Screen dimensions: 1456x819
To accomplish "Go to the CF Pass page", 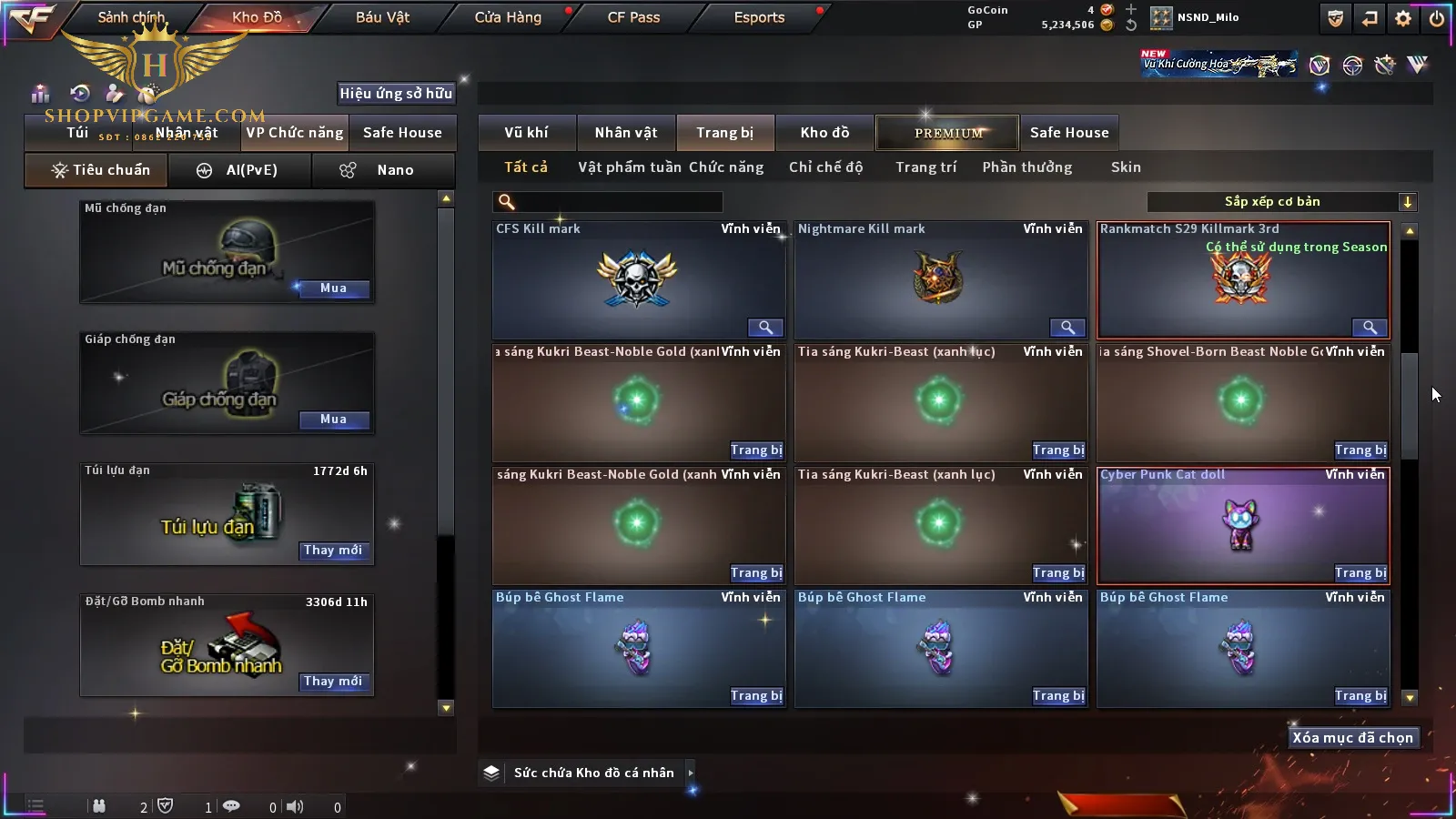I will click(x=633, y=17).
